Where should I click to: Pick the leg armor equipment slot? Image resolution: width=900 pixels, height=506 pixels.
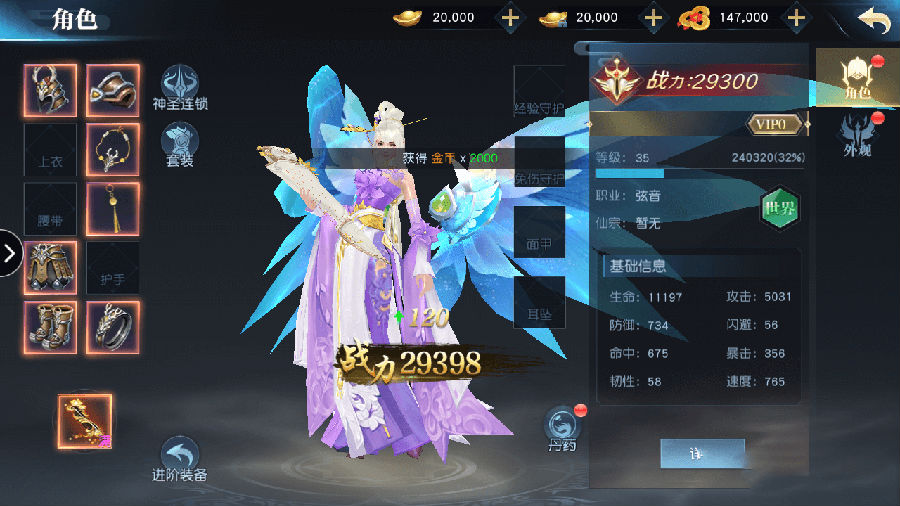coord(50,267)
